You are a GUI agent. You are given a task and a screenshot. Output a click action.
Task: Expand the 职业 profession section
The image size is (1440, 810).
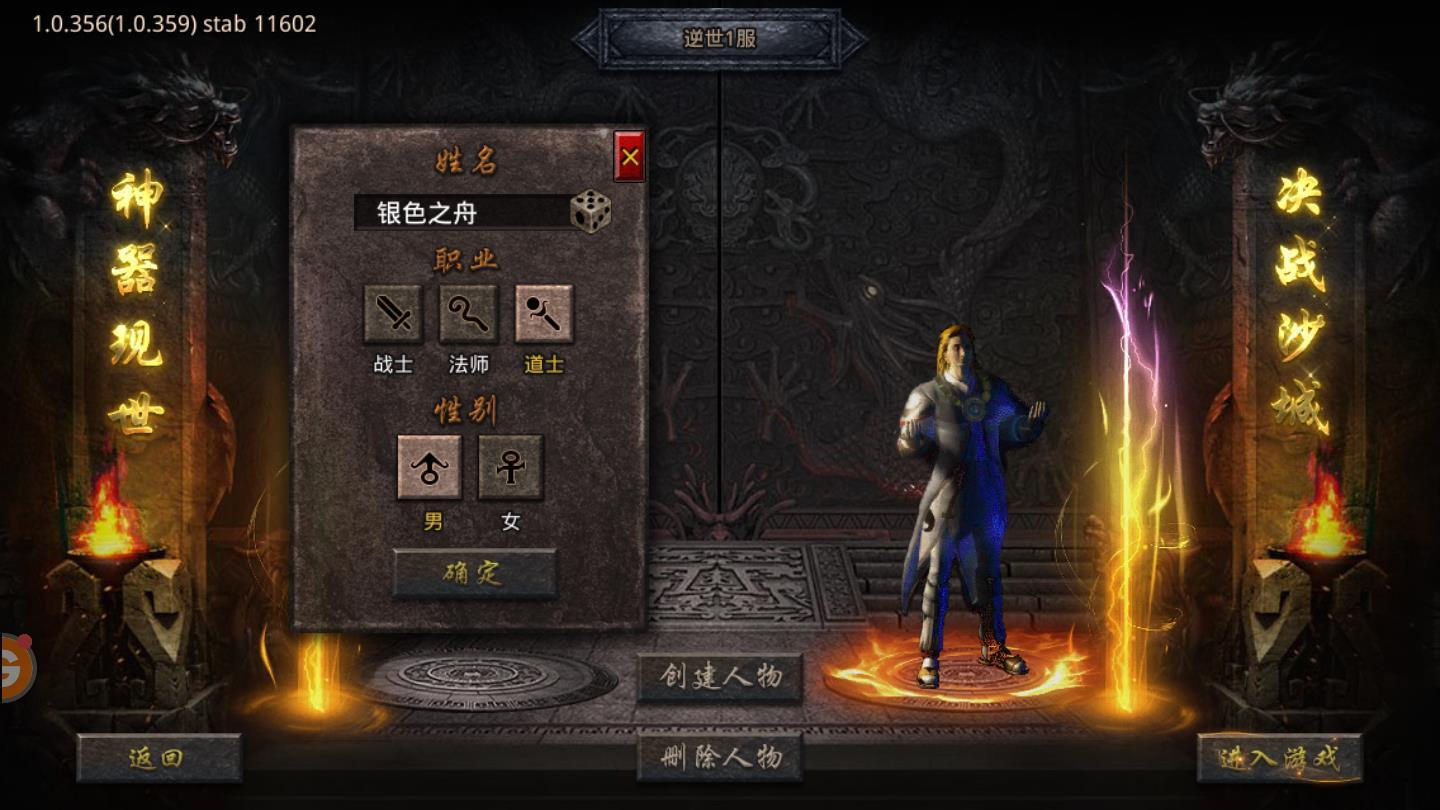click(x=467, y=258)
